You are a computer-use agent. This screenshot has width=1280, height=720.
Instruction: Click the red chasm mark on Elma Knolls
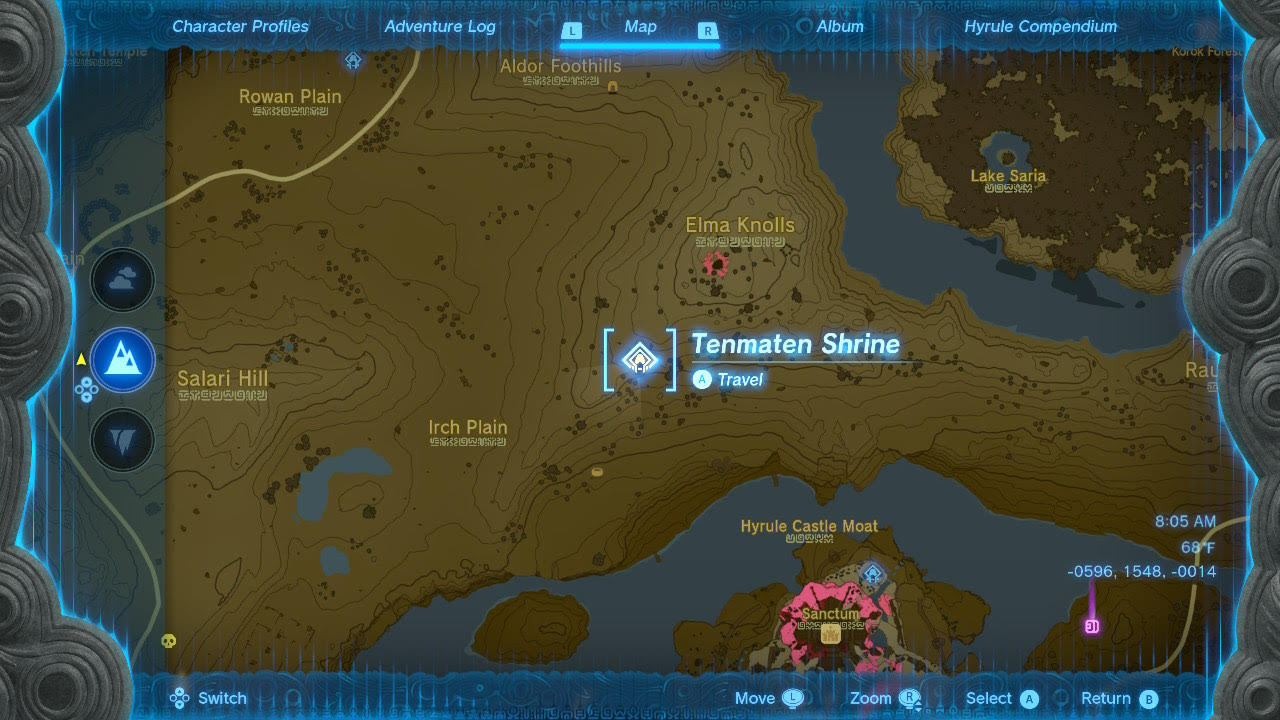coord(714,263)
